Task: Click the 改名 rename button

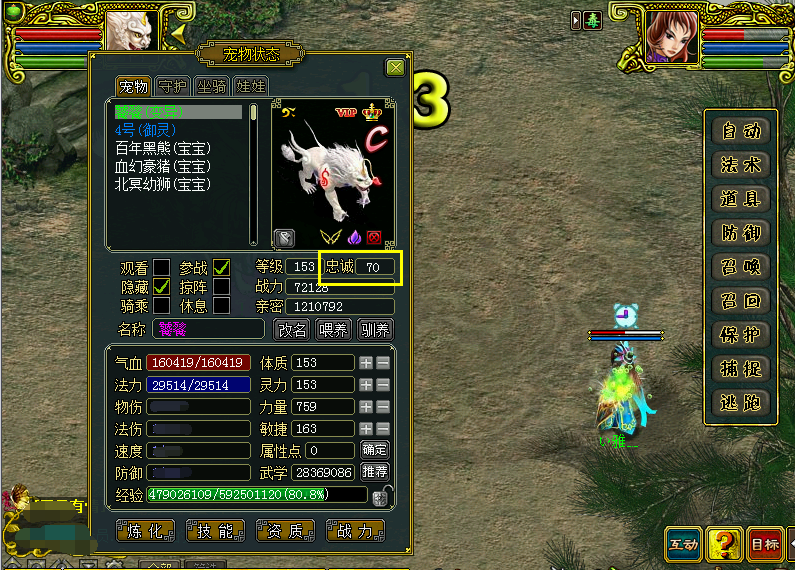Action: coord(292,329)
